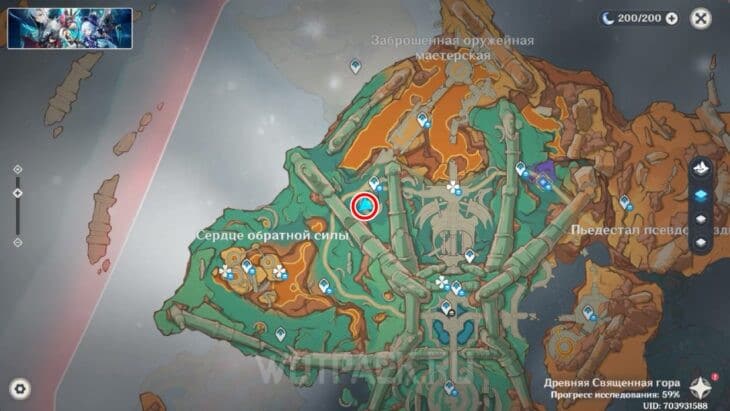Click the map zoom slider handle

(17, 192)
